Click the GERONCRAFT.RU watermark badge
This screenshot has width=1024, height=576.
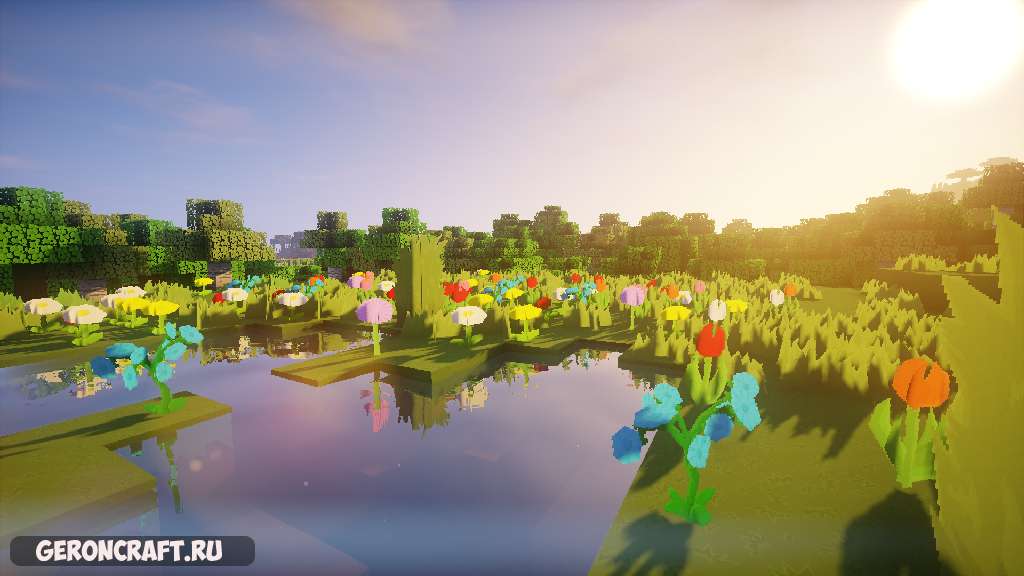tap(131, 550)
